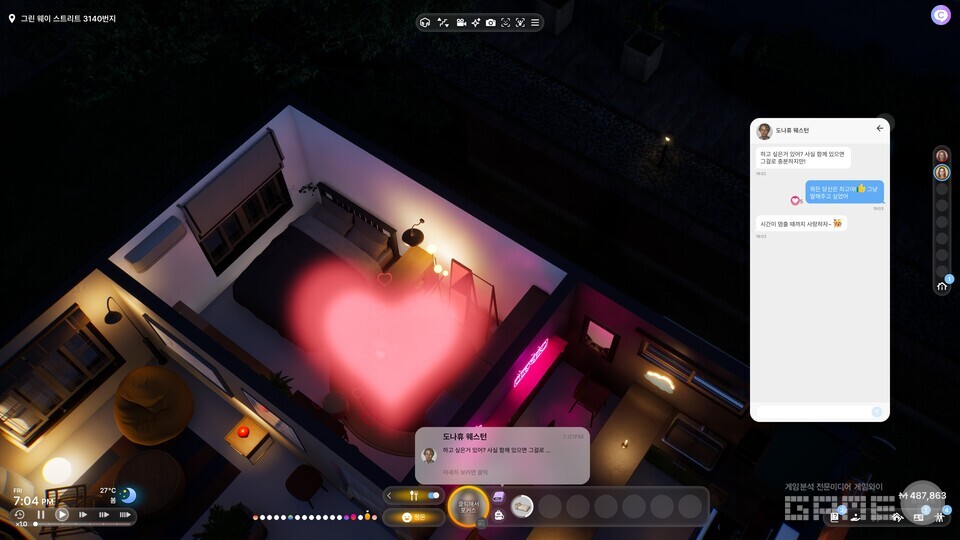
Task: Click the orange-ringed focus character portrait
Action: click(467, 506)
